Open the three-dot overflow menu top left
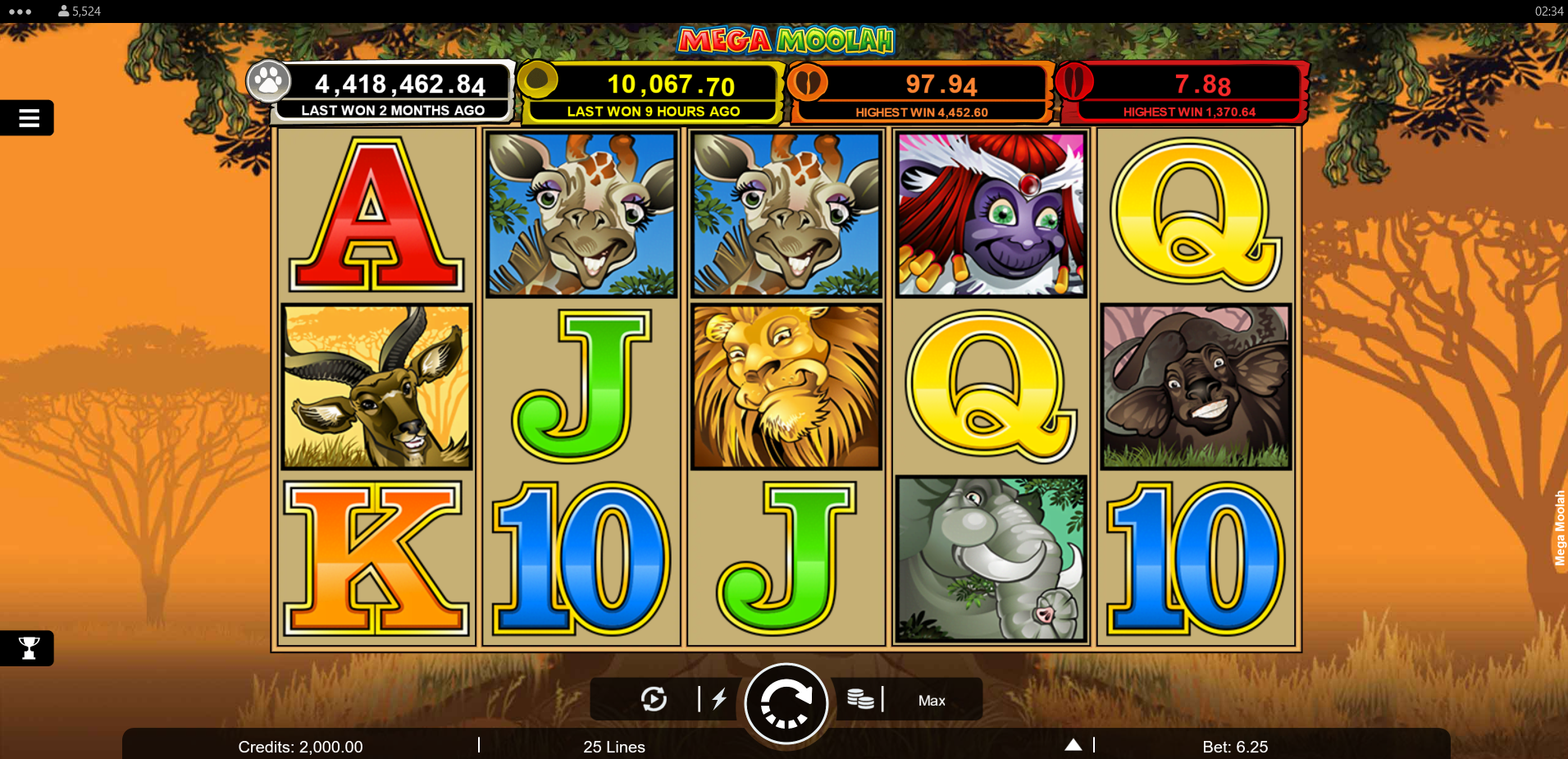 [18, 11]
